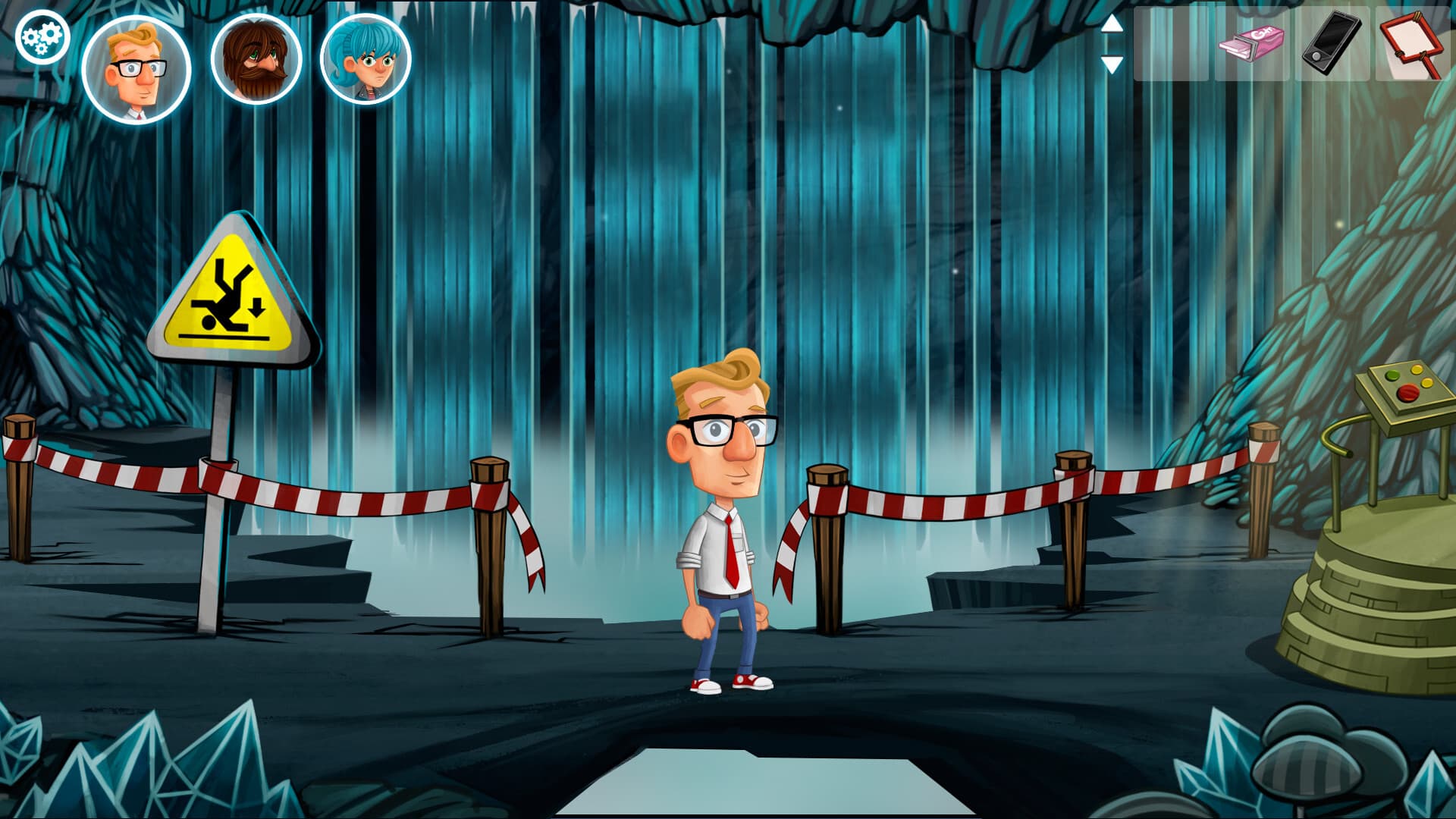The image size is (1456, 819).
Task: Open the settings gear menu
Action: click(42, 34)
